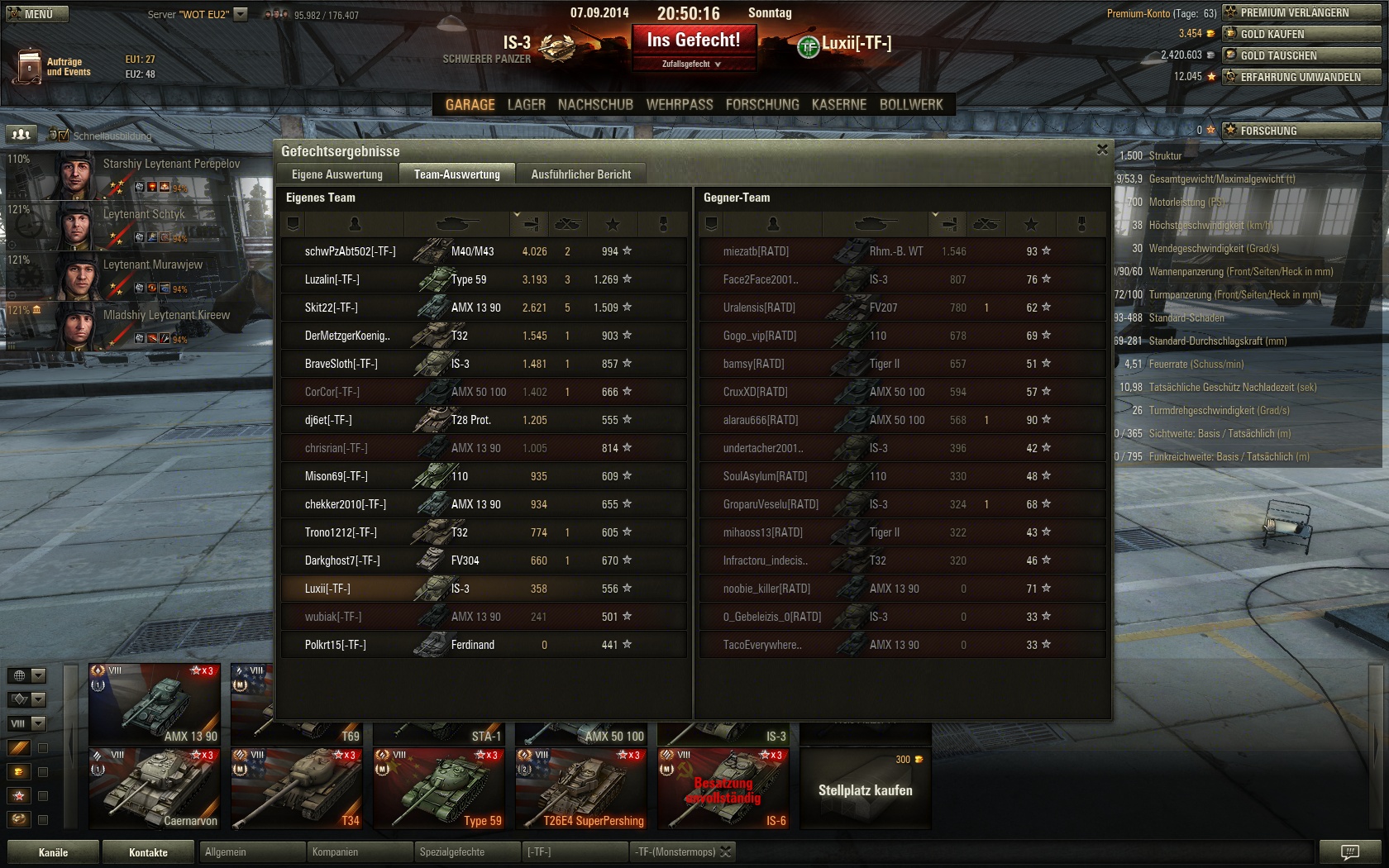Select the Type 59 tank in carousel
The width and height of the screenshot is (1389, 868).
point(438,789)
